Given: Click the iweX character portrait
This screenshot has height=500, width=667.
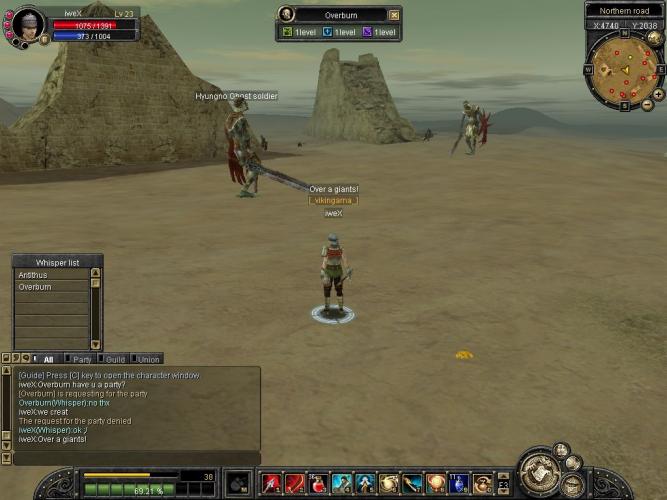Looking at the screenshot, I should pyautogui.click(x=27, y=24).
